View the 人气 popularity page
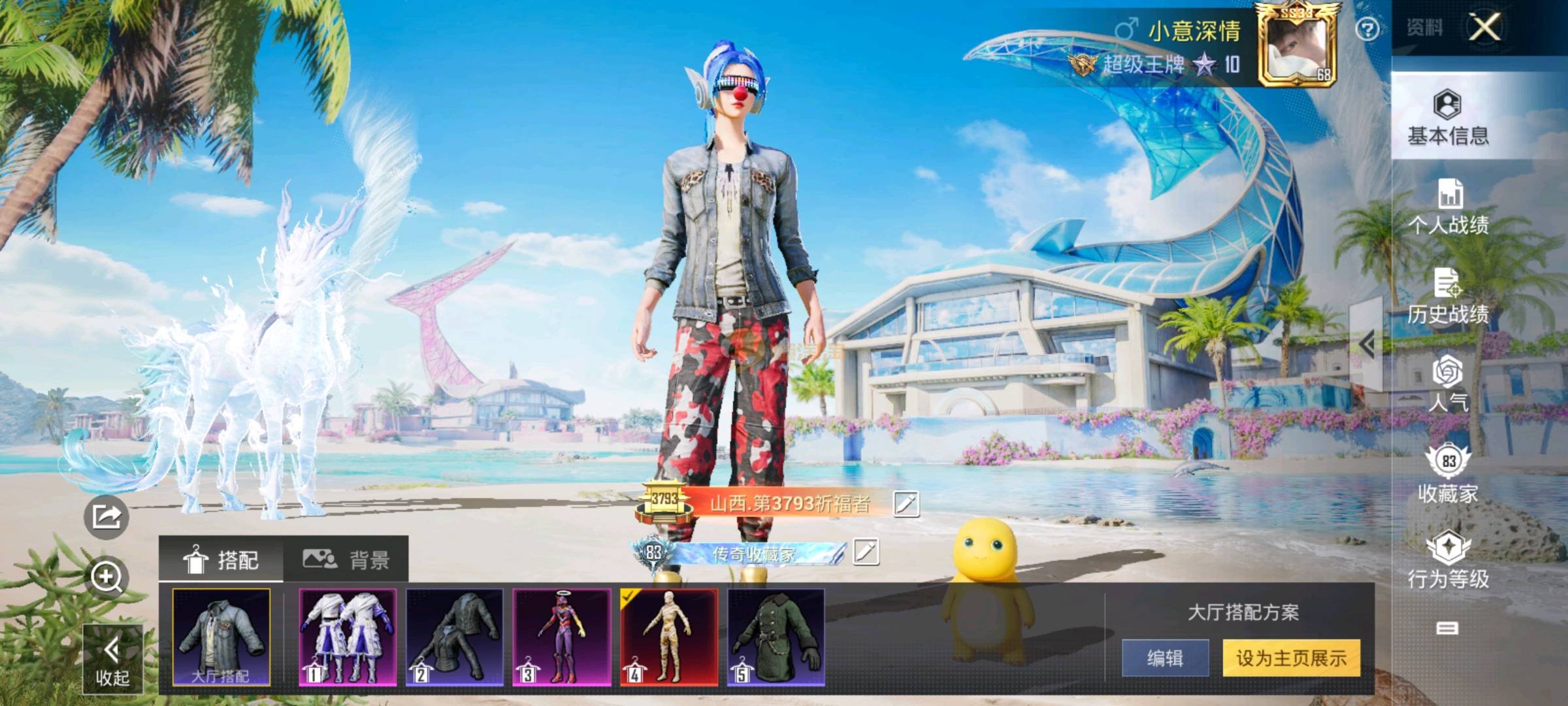This screenshot has width=1568, height=706. [x=1448, y=384]
